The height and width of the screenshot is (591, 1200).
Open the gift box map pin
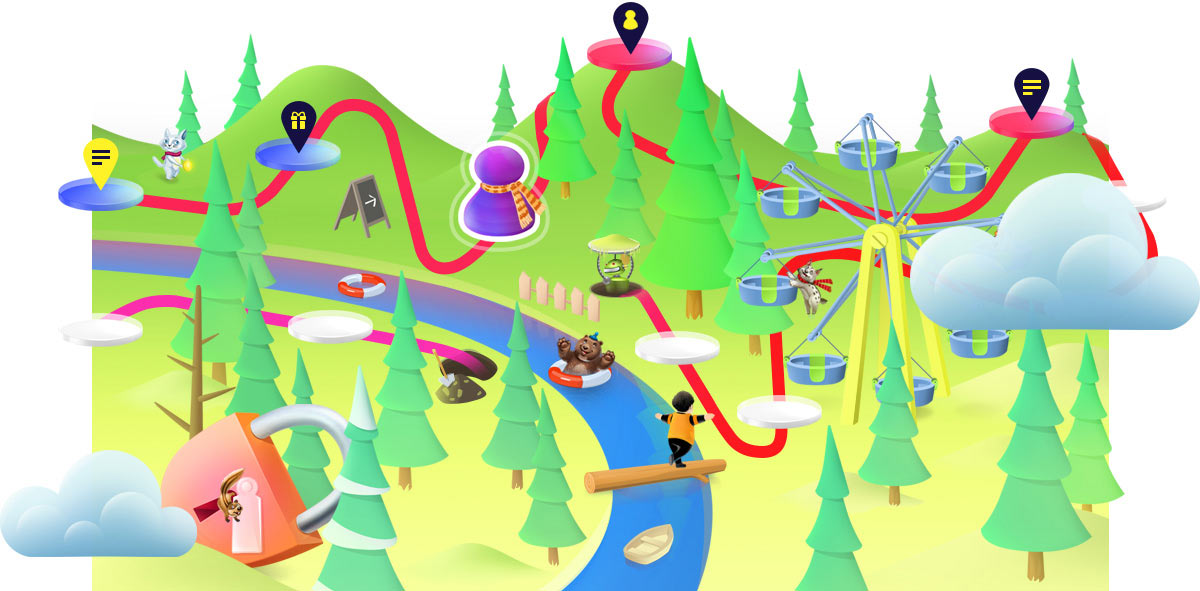(x=297, y=122)
